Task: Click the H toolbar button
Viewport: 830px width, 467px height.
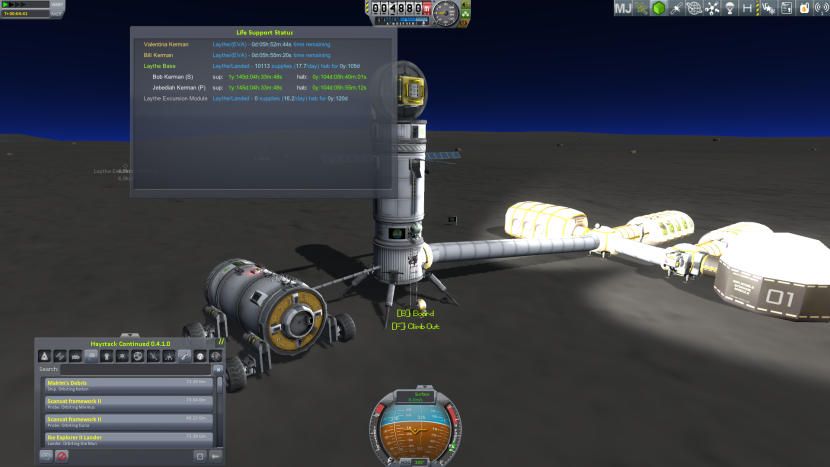Action: 747,9
